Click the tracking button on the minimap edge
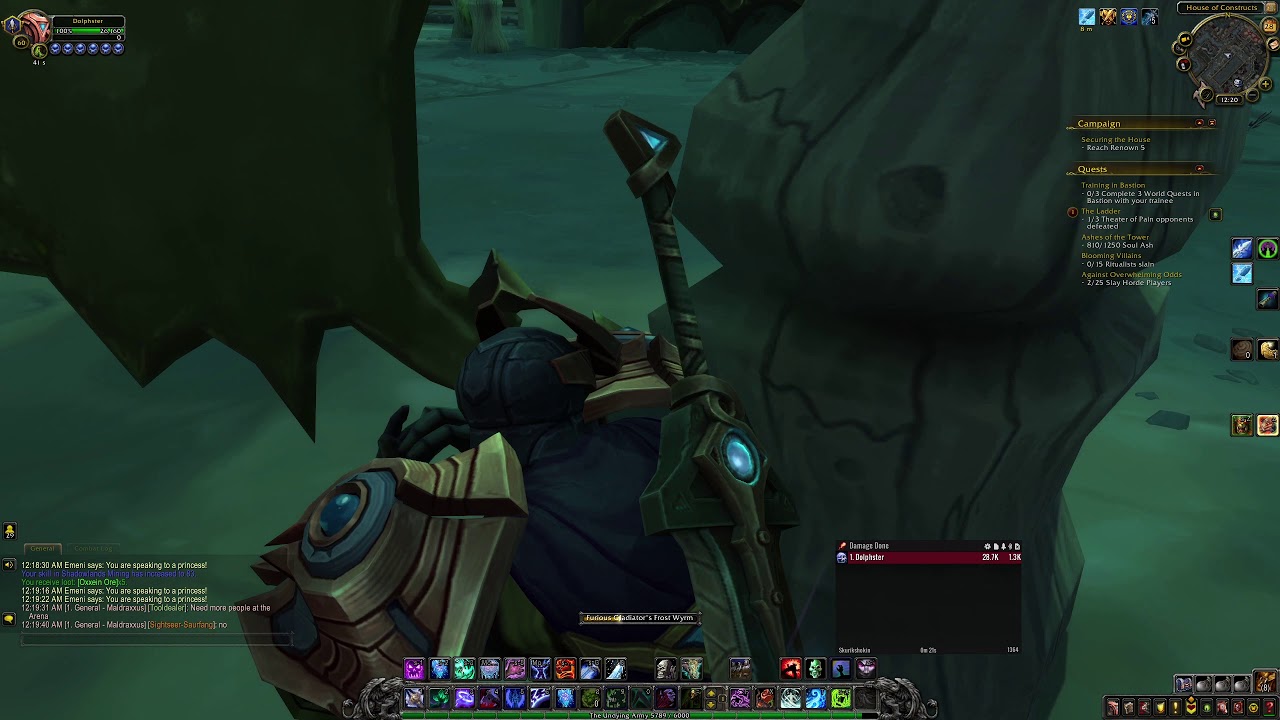Image resolution: width=1280 pixels, height=720 pixels. coord(1205,94)
